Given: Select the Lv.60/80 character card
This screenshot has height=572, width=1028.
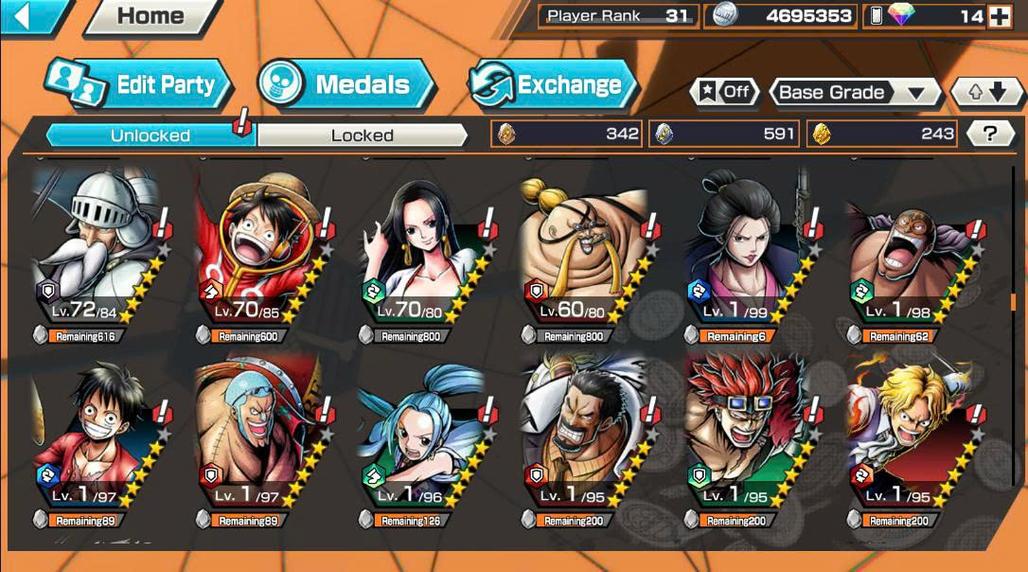Looking at the screenshot, I should 585,250.
